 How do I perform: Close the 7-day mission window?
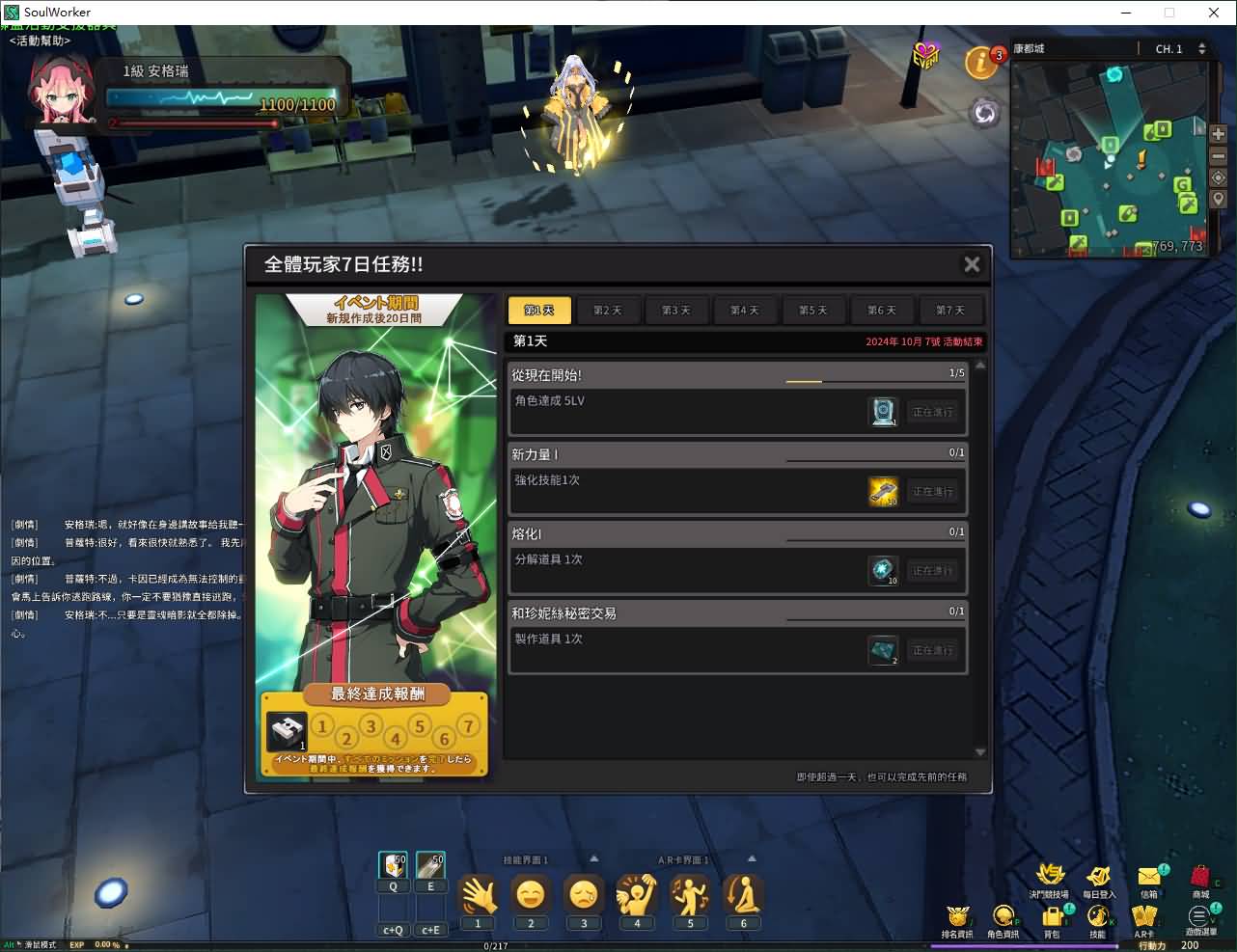point(972,264)
